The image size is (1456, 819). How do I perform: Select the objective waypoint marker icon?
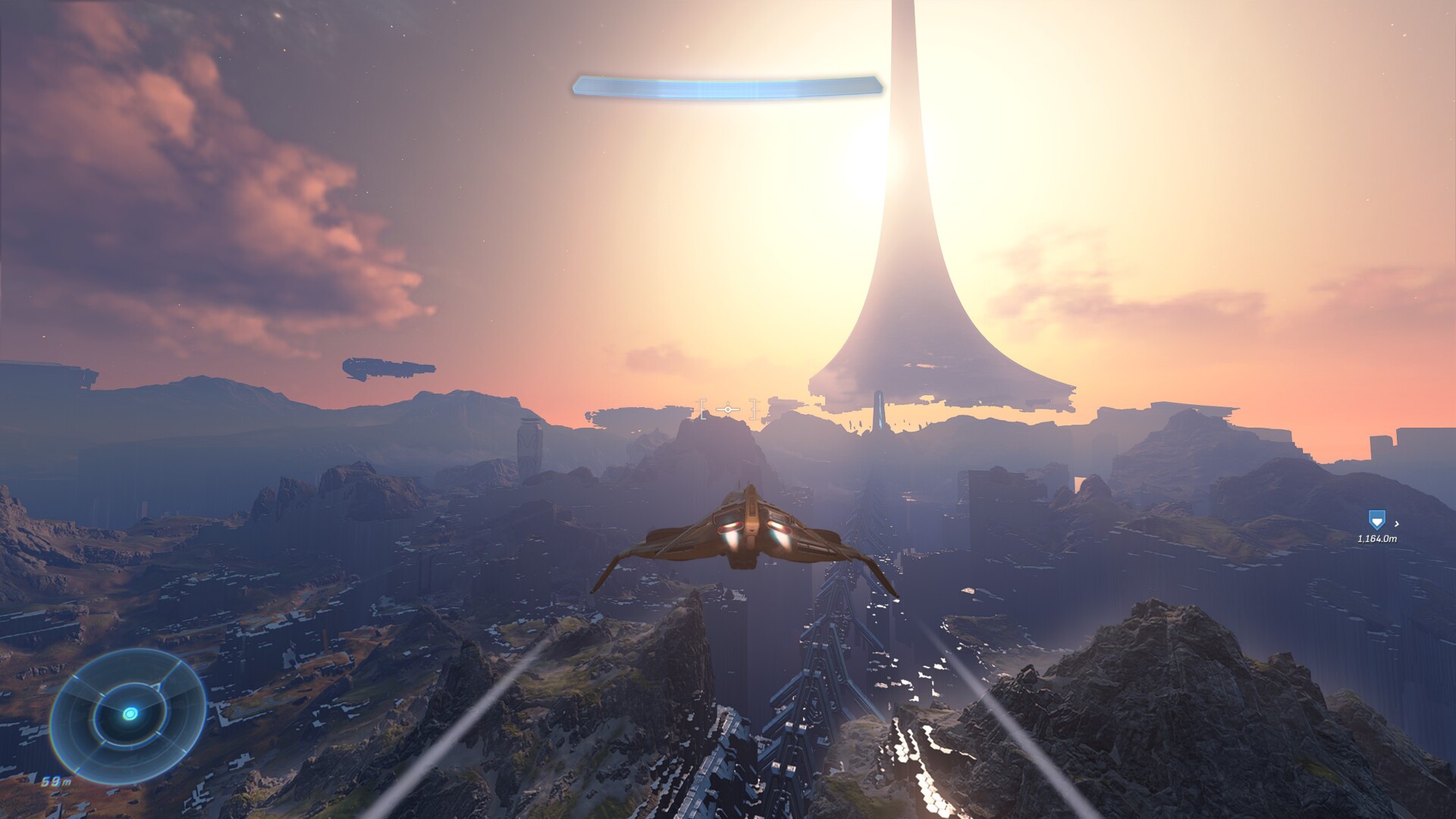tap(1376, 520)
